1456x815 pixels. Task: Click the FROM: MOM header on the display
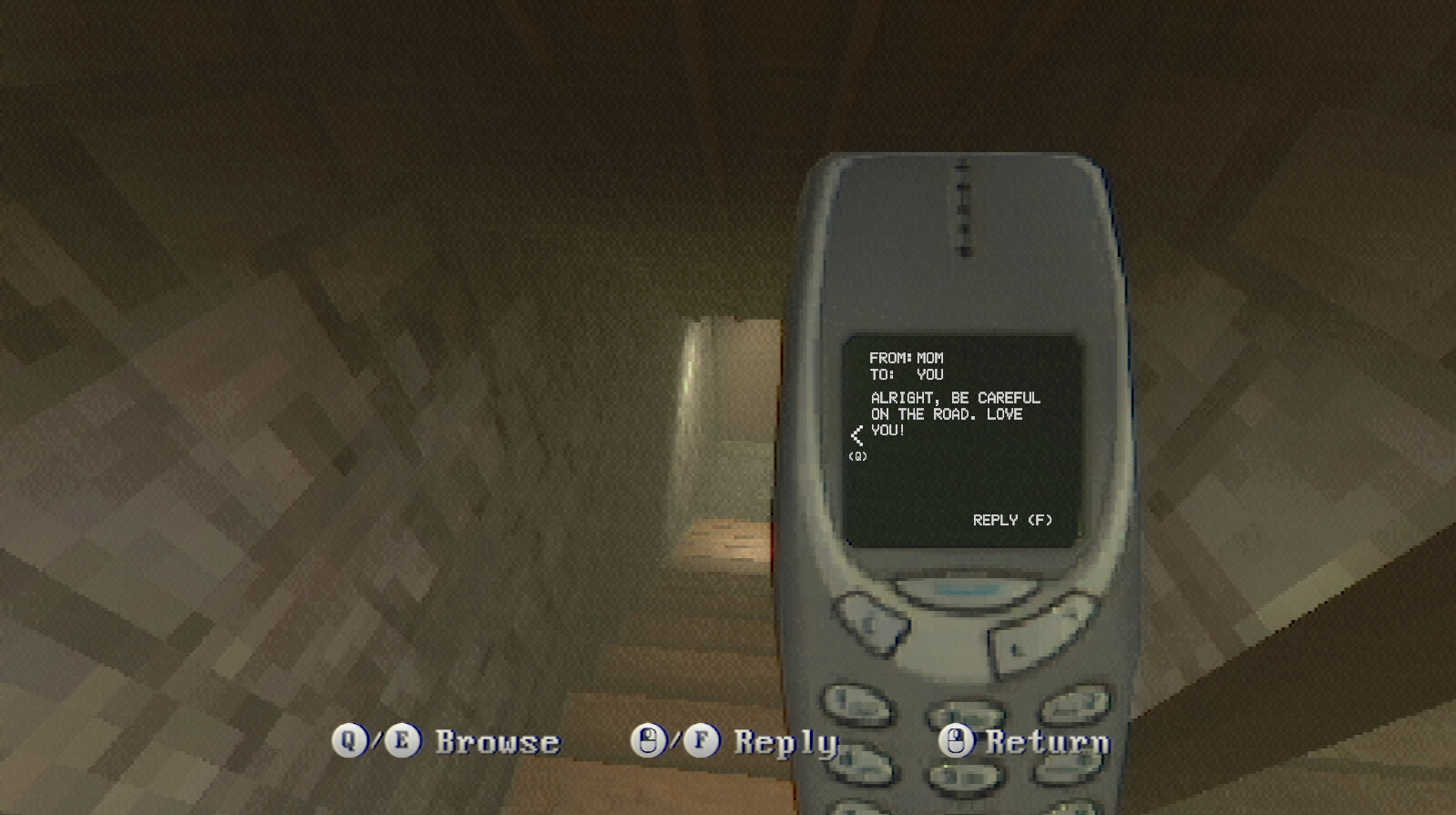(x=907, y=357)
